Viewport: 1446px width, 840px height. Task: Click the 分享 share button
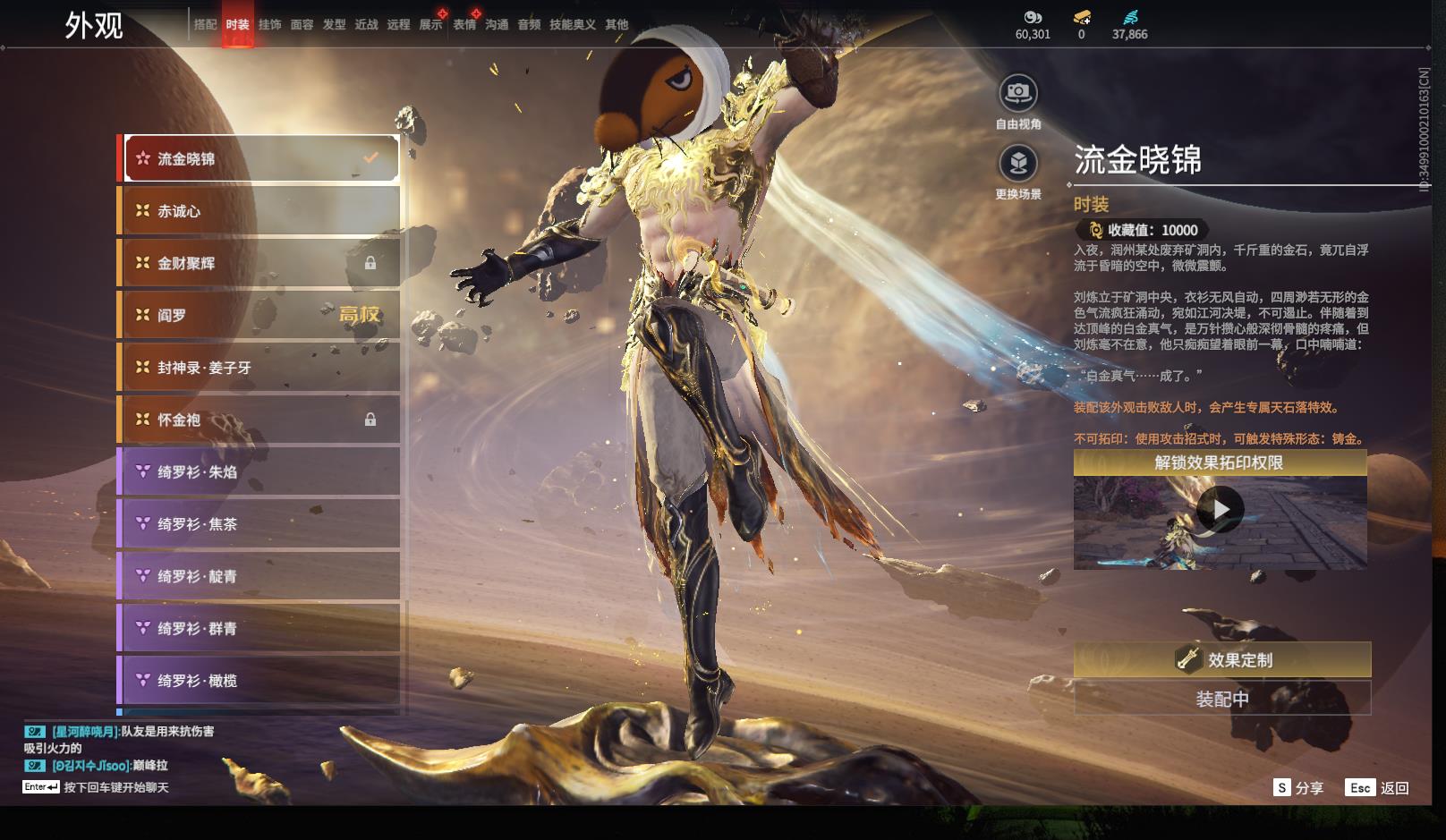tap(1298, 788)
